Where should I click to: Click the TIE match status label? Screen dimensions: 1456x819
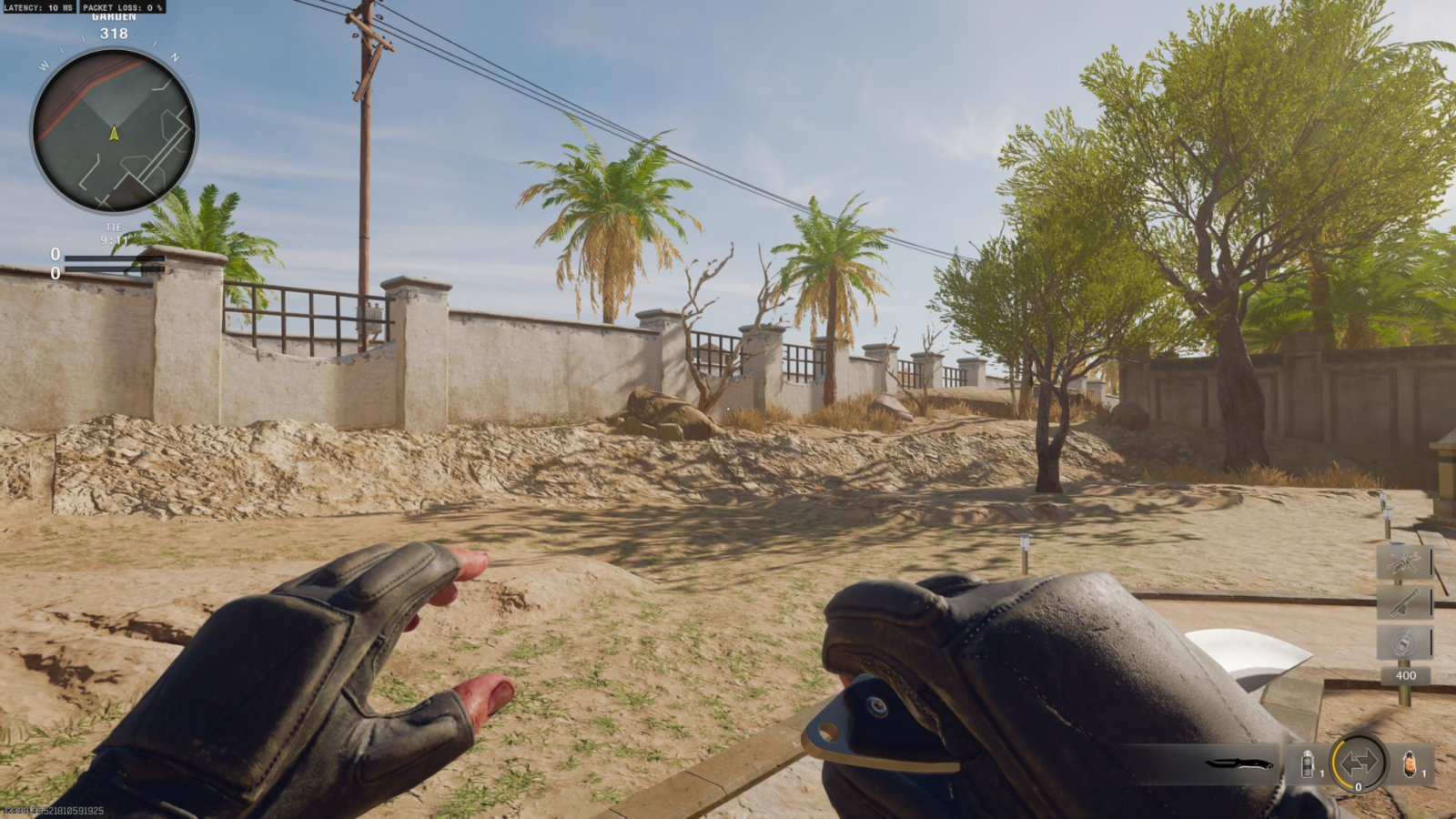tap(116, 227)
